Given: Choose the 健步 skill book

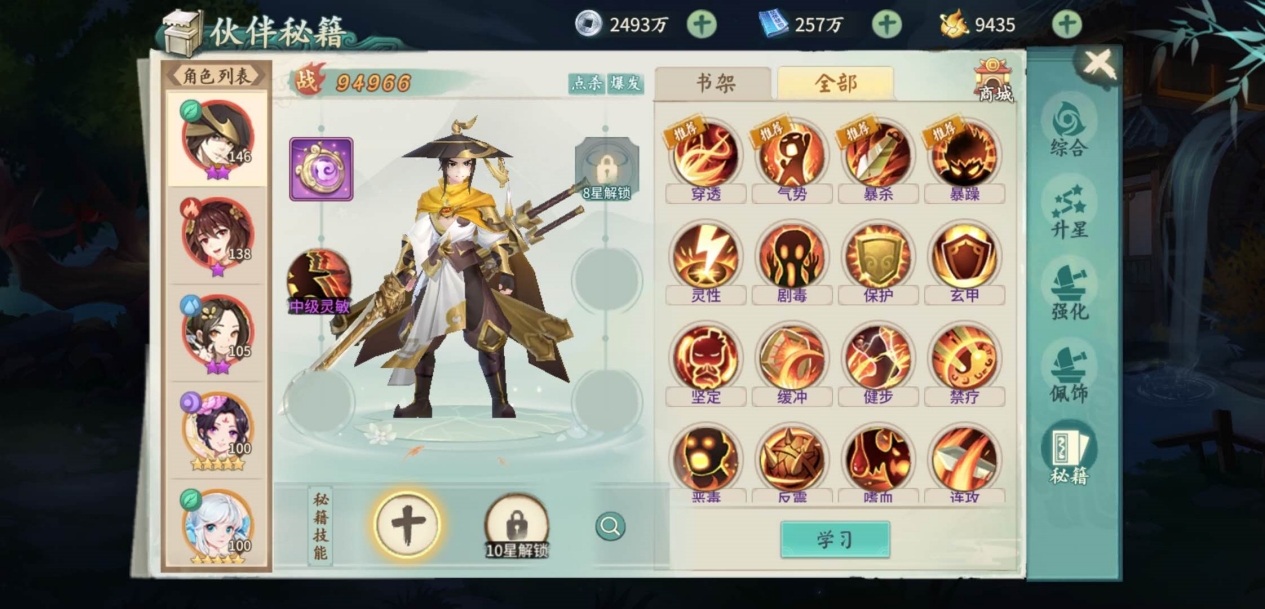Looking at the screenshot, I should (878, 358).
